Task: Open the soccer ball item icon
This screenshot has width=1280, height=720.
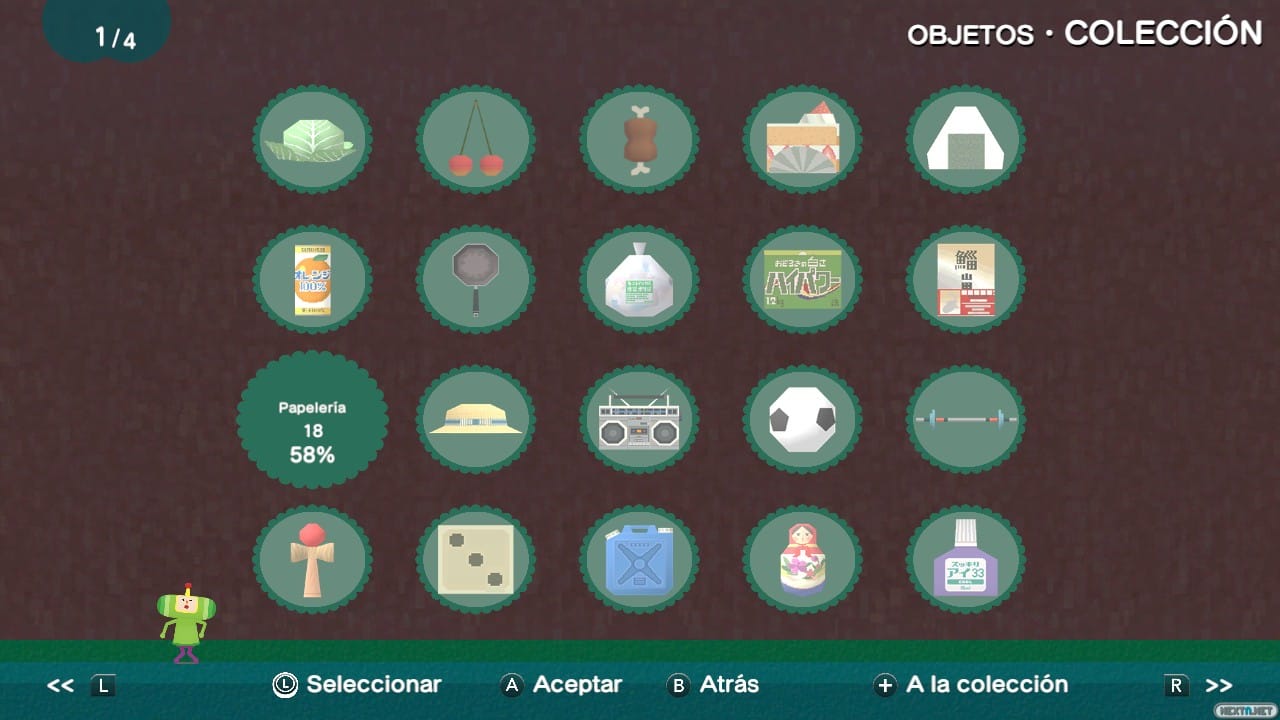Action: (x=803, y=420)
